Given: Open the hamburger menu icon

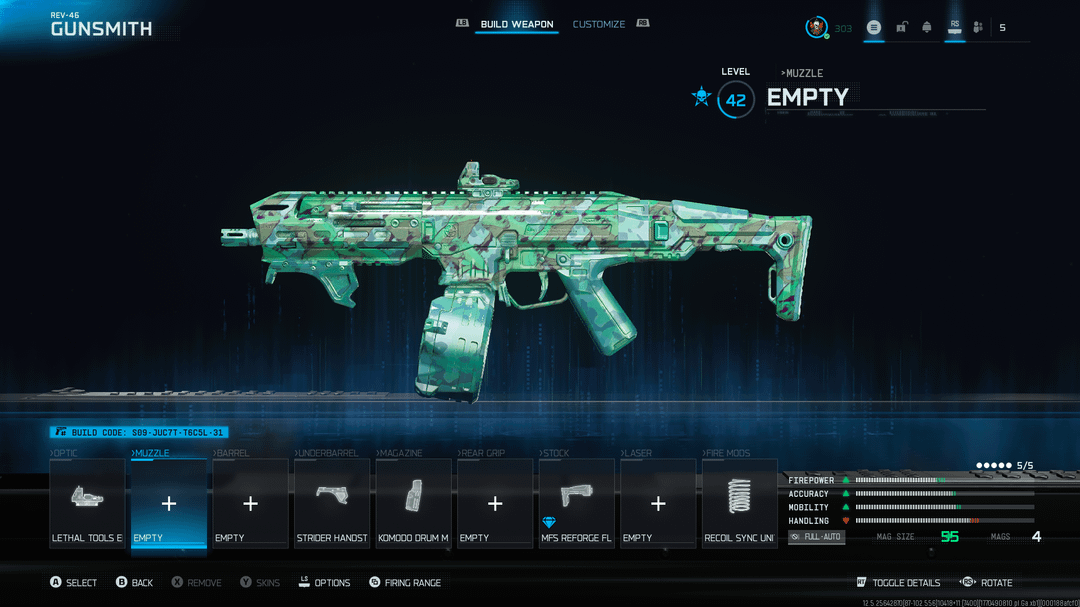Looking at the screenshot, I should (x=874, y=27).
